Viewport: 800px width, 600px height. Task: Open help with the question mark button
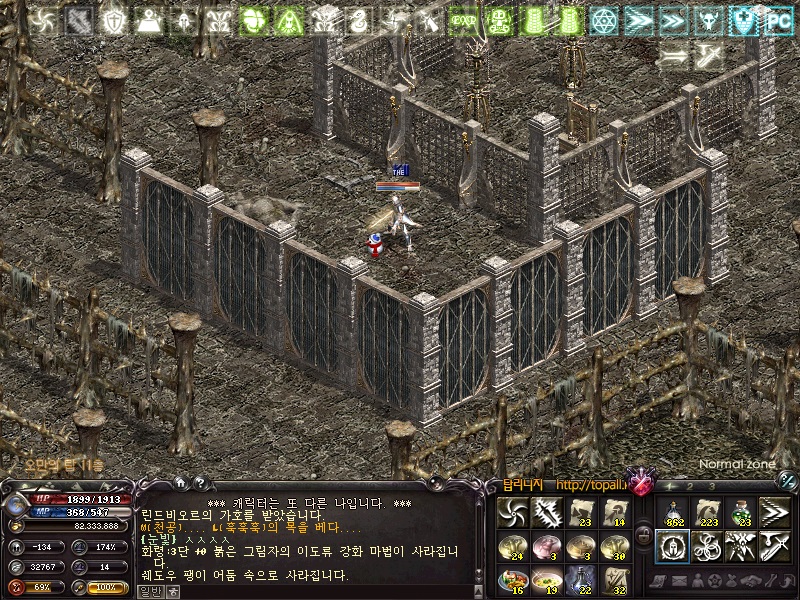pos(199,484)
